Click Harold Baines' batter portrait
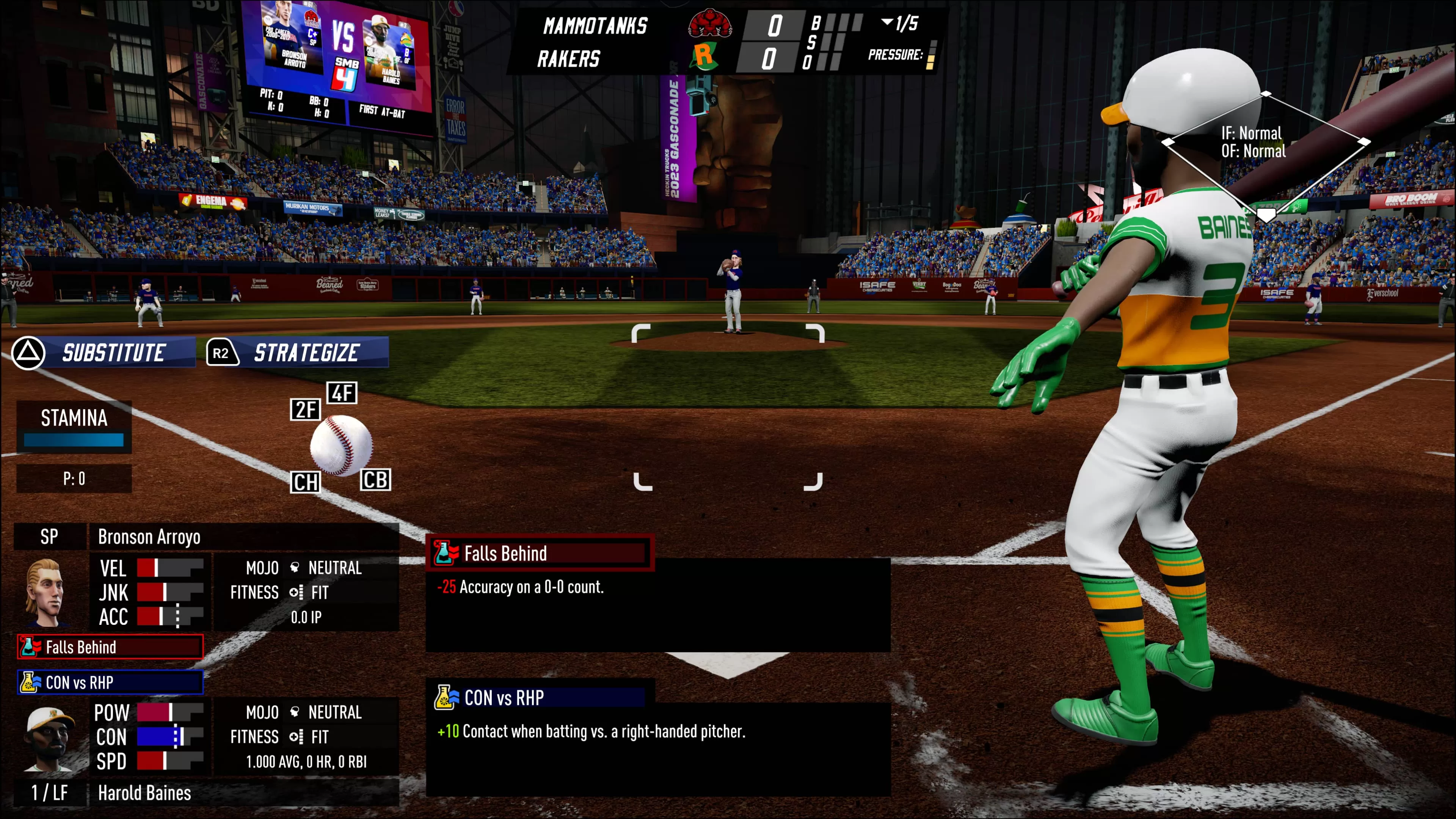The height and width of the screenshot is (819, 1456). click(50, 738)
